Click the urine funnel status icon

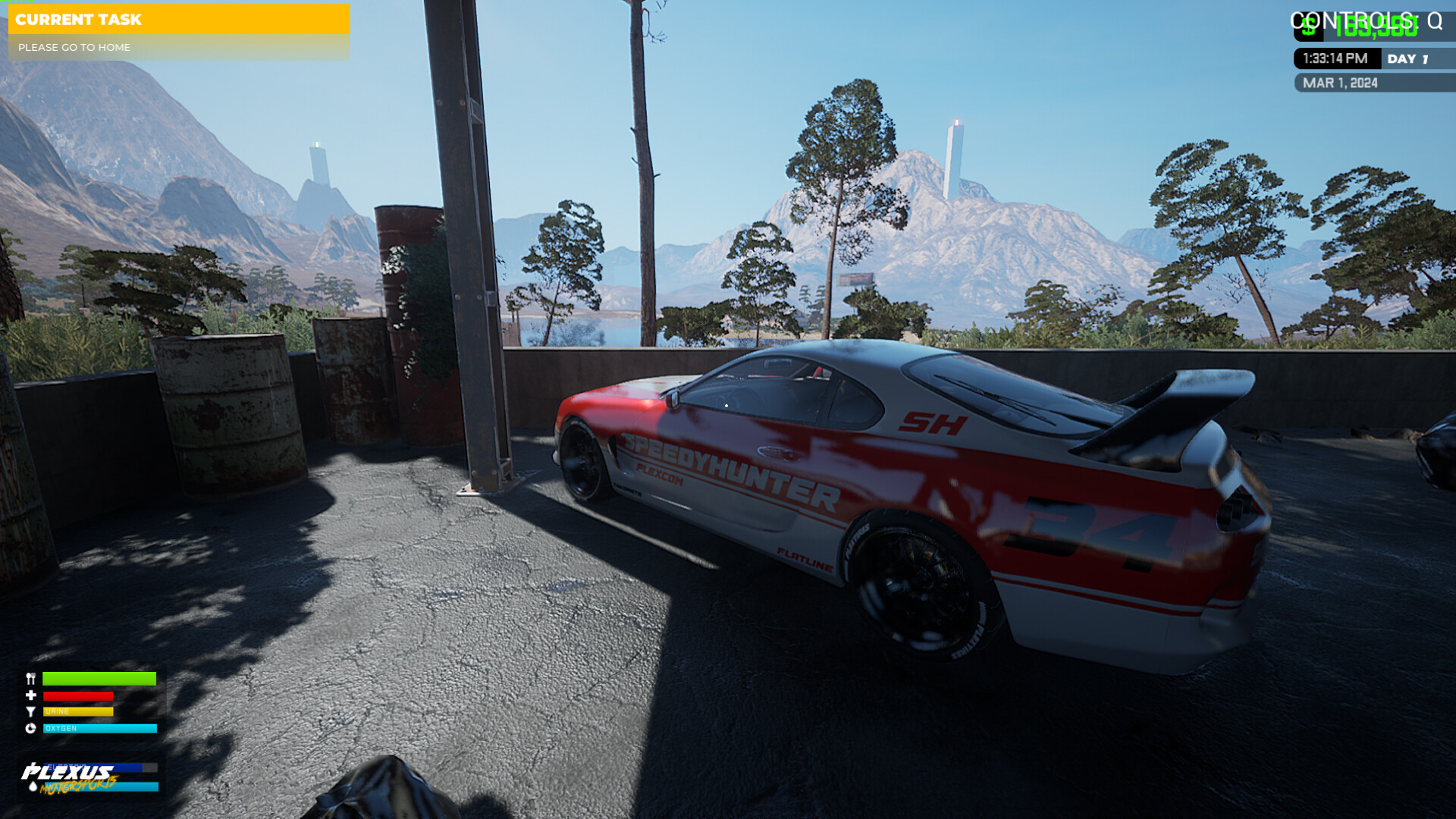pos(30,711)
